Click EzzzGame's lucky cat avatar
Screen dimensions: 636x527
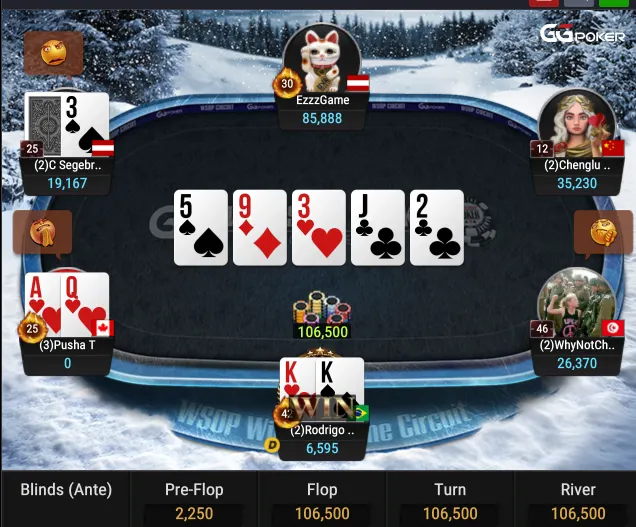tap(321, 59)
